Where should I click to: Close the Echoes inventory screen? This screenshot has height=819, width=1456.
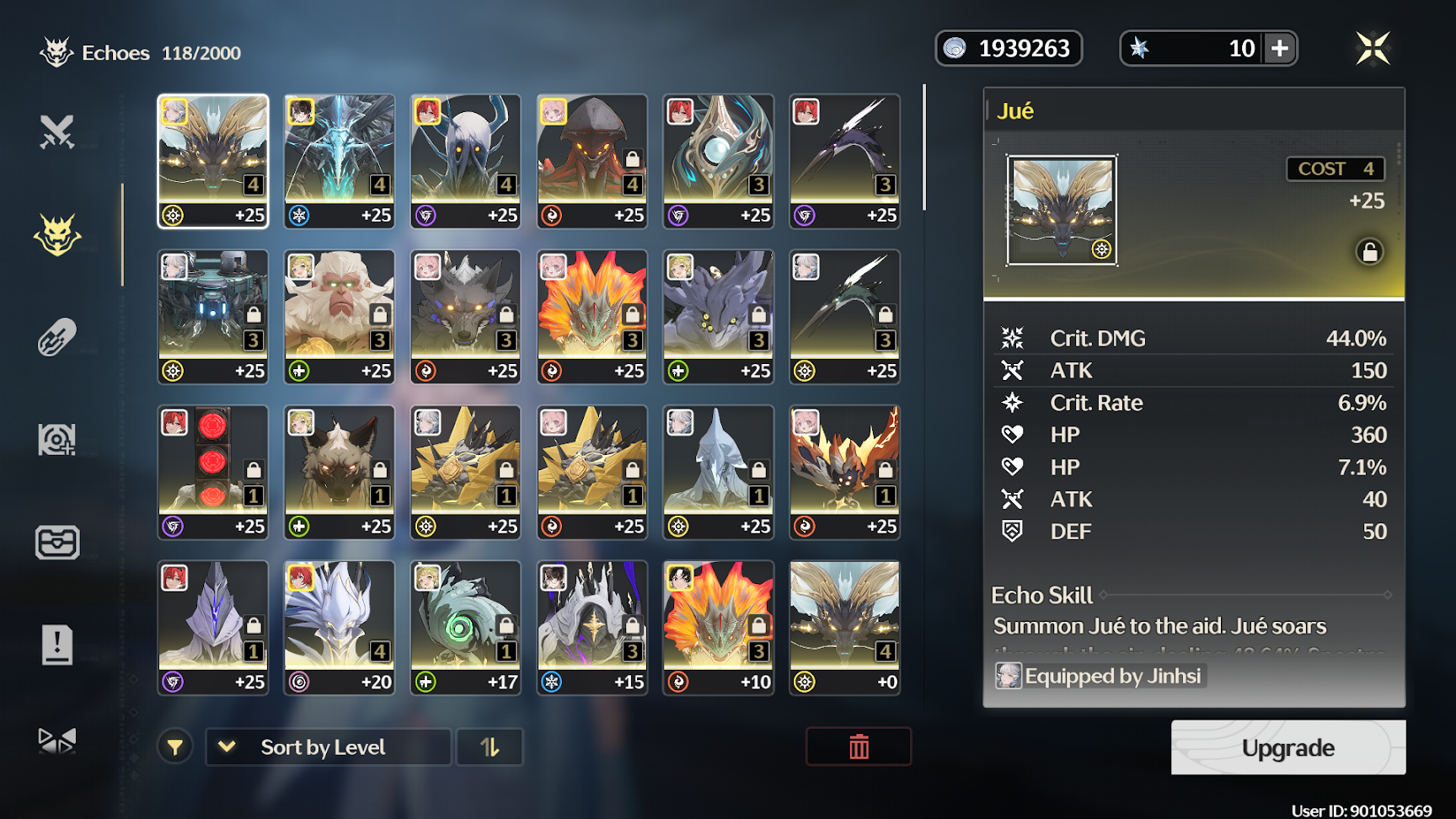(x=1373, y=48)
